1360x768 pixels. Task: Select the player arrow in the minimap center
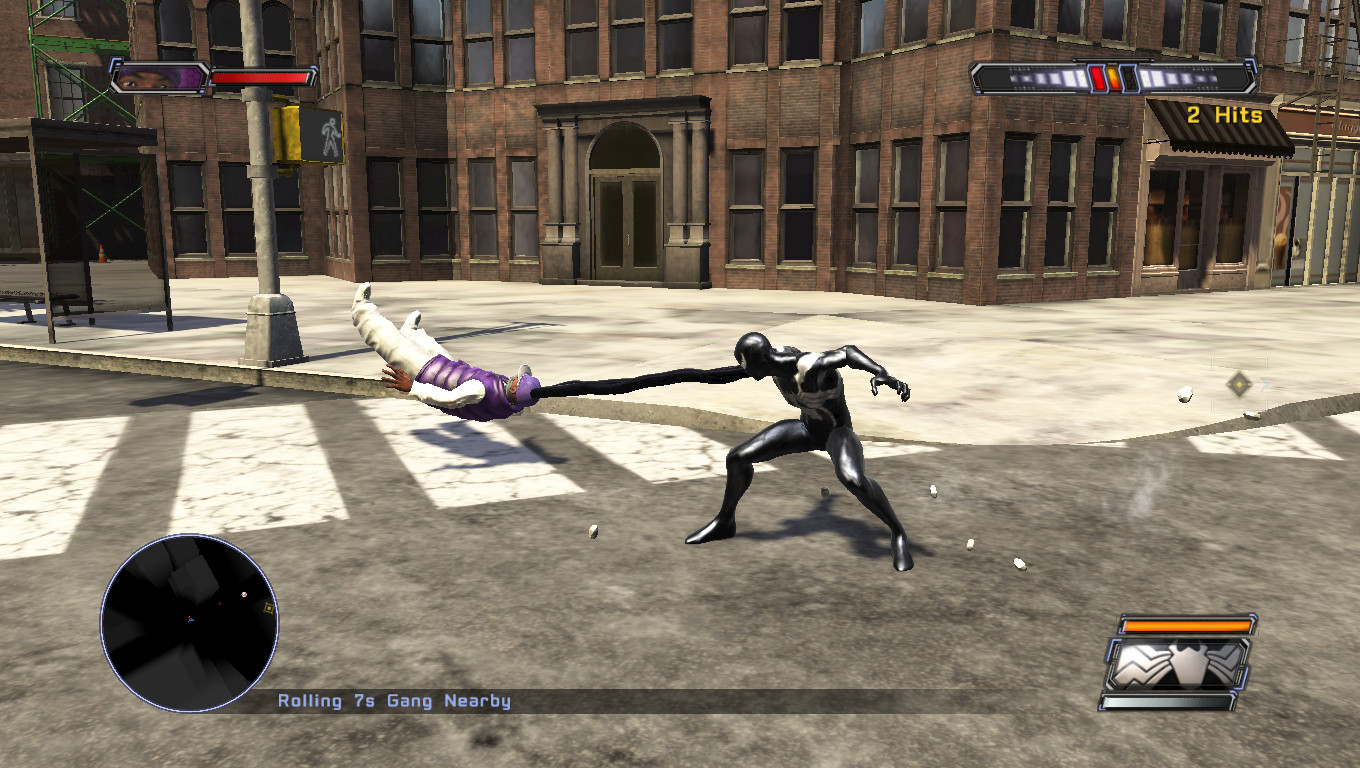(x=190, y=619)
